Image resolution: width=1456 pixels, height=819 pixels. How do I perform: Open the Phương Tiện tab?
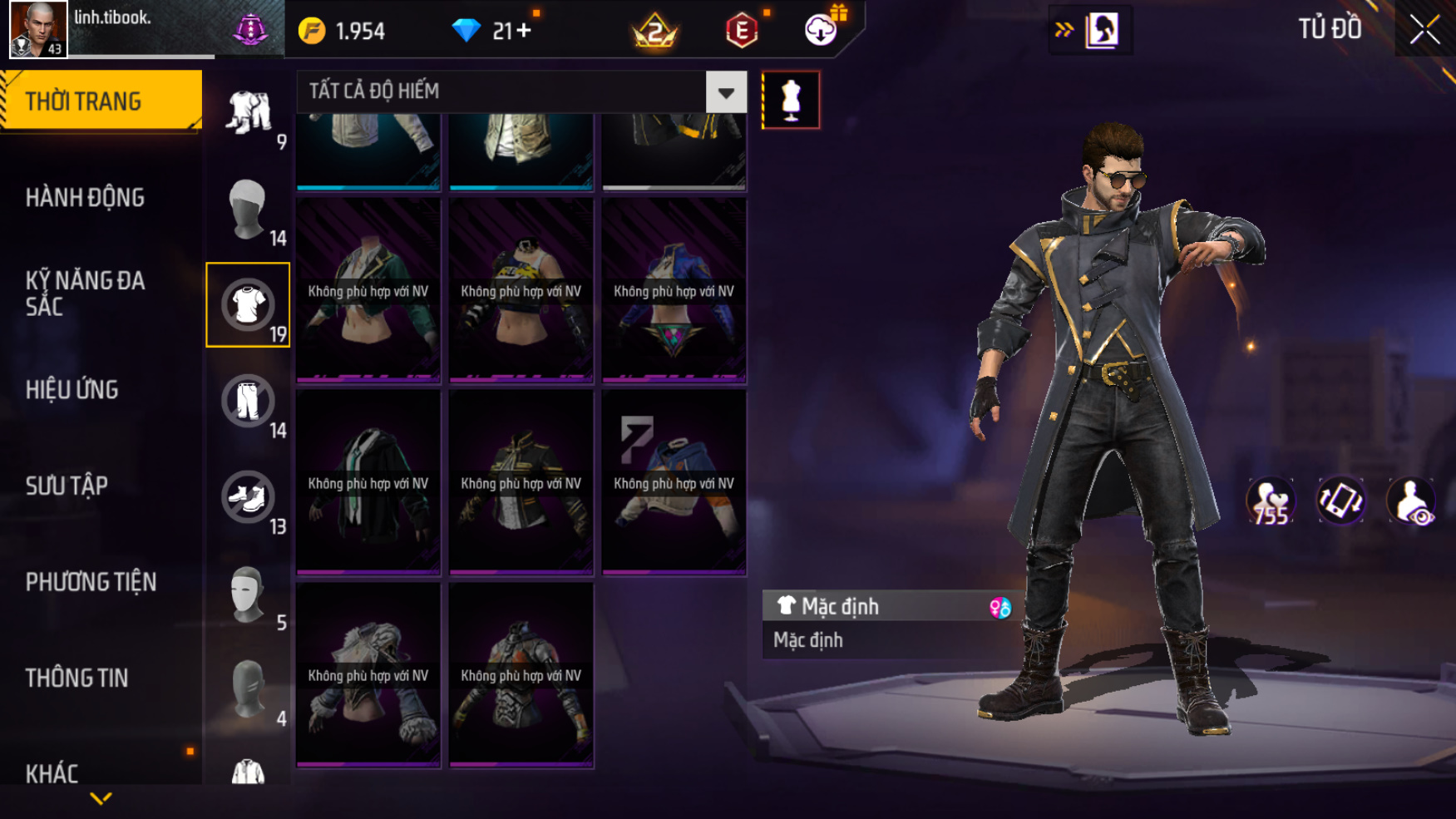(x=91, y=582)
